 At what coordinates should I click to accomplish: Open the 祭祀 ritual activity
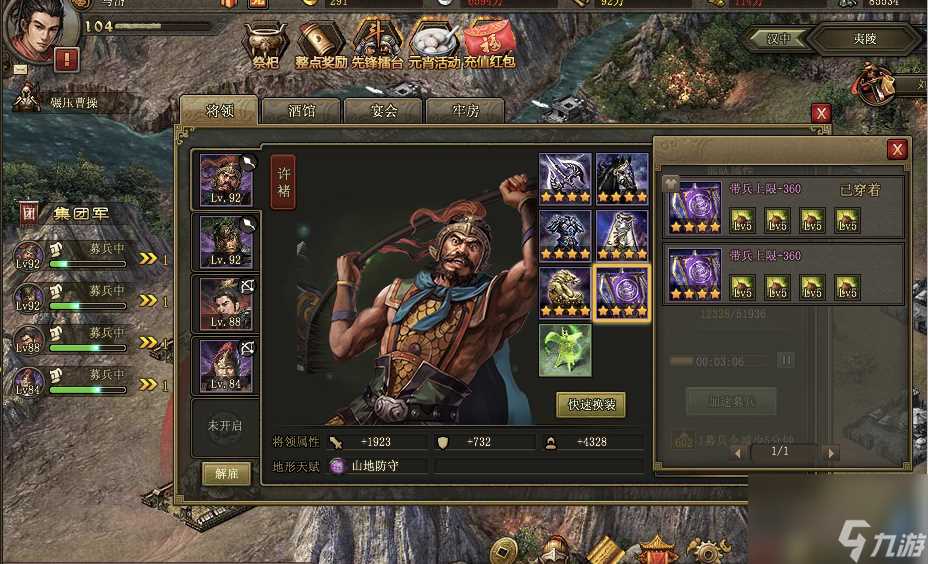(264, 45)
